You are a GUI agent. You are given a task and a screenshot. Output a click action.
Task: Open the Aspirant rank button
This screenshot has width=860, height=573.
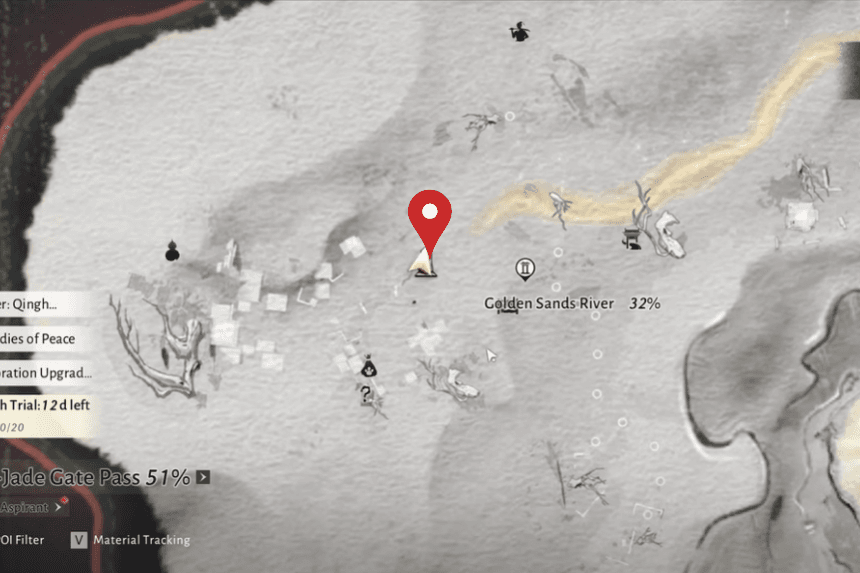(28, 507)
